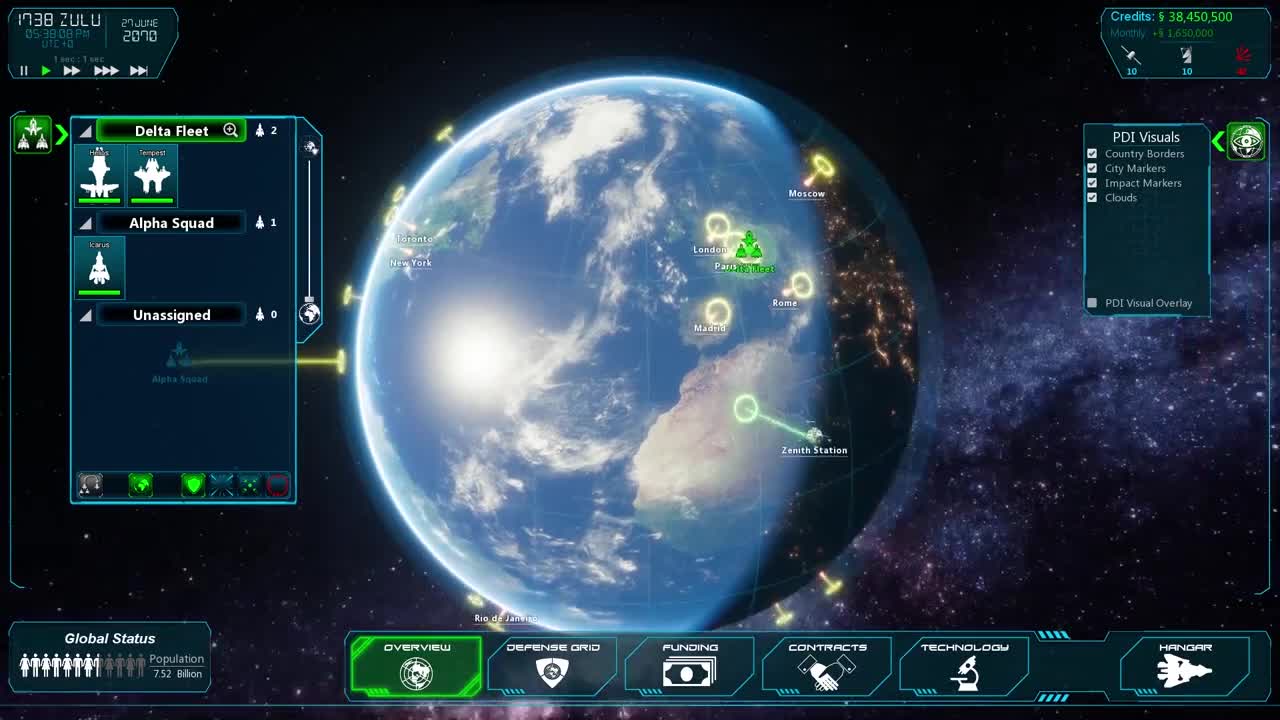Uncheck the Country Borders checkbox
1280x720 pixels.
tap(1094, 153)
